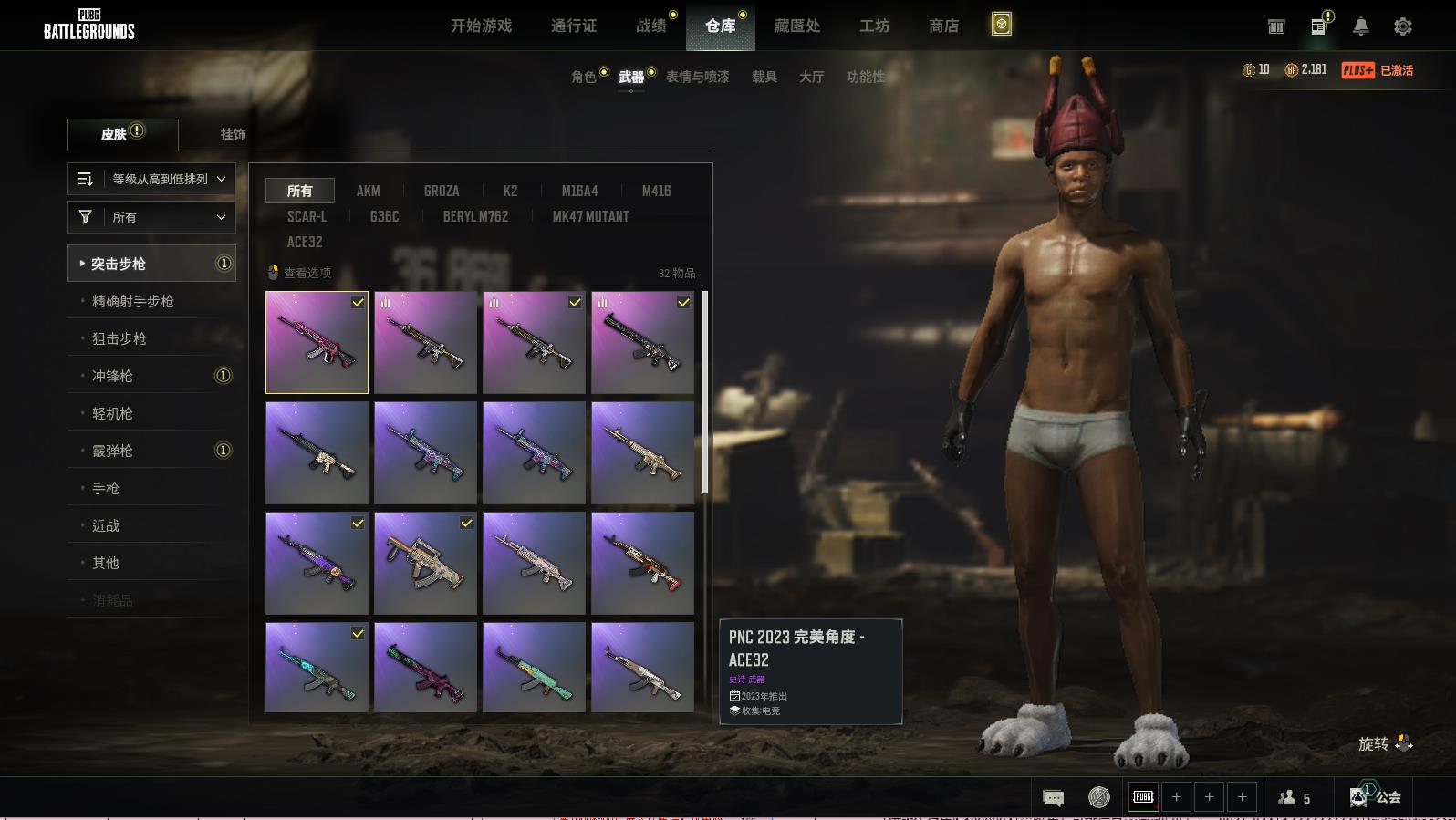
Task: Open the 公会 clan button
Action: coord(1377,797)
